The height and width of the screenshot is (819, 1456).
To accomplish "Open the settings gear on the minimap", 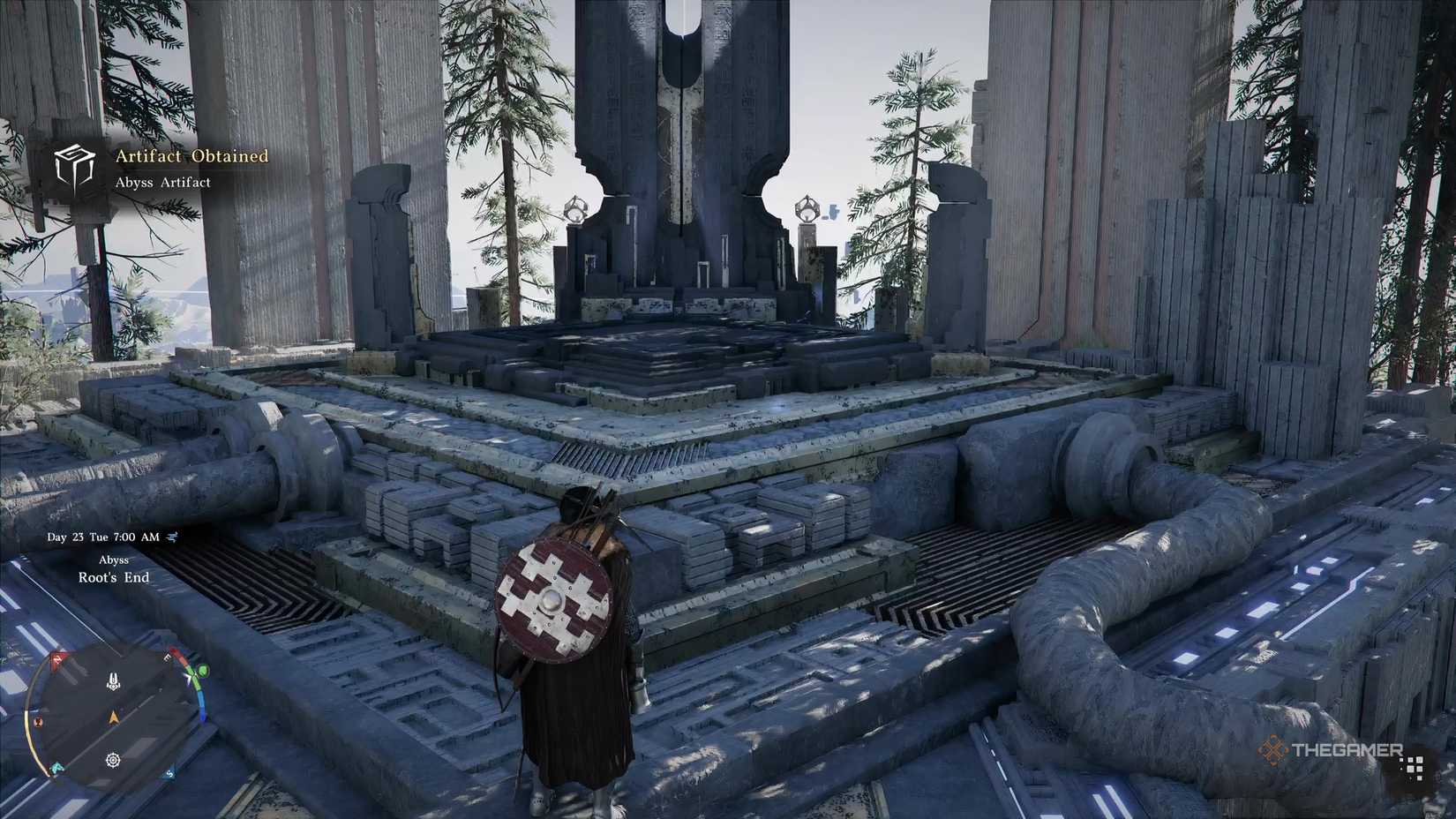I will coord(112,759).
